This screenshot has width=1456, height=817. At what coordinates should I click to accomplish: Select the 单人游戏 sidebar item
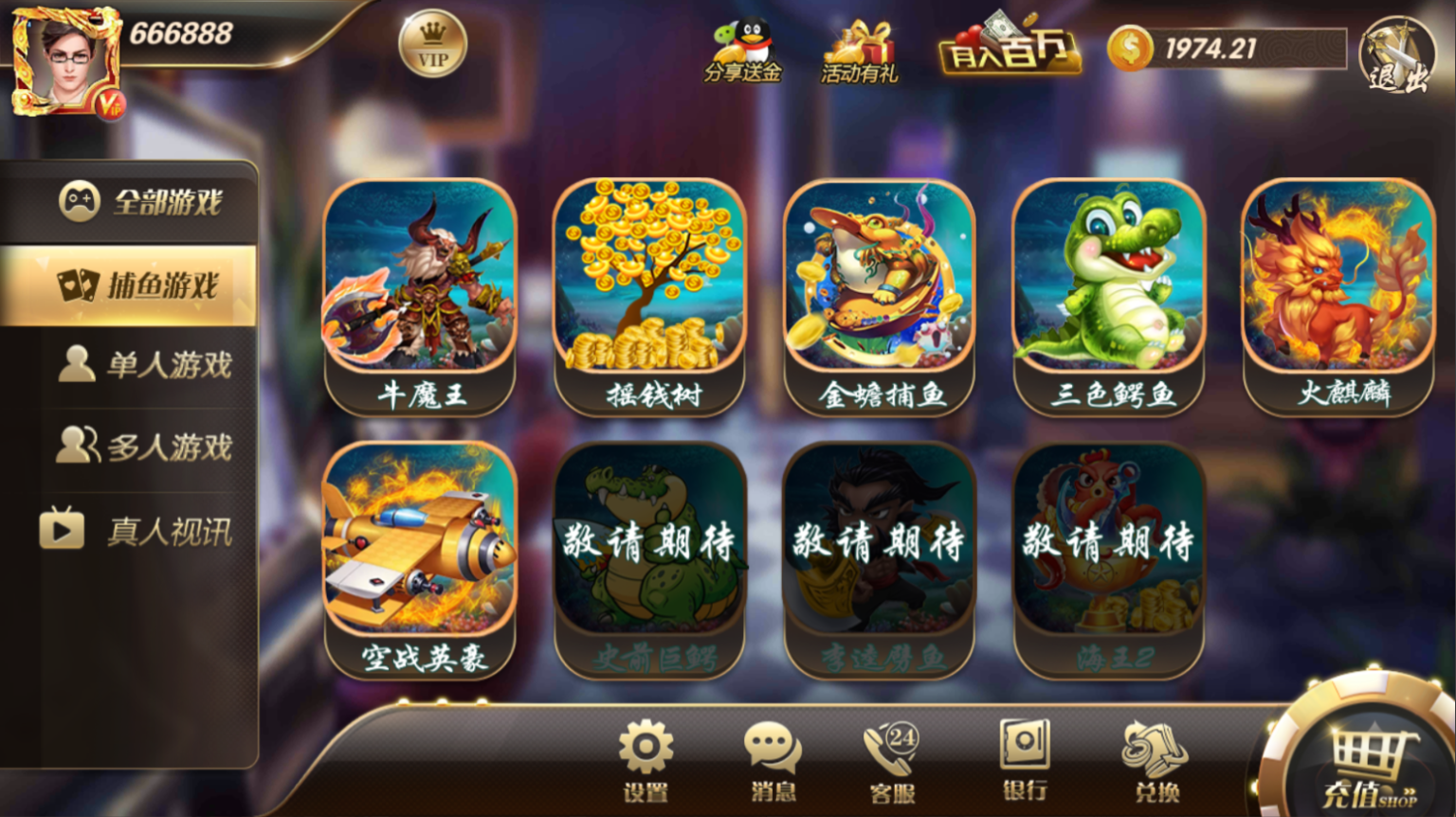[x=142, y=363]
